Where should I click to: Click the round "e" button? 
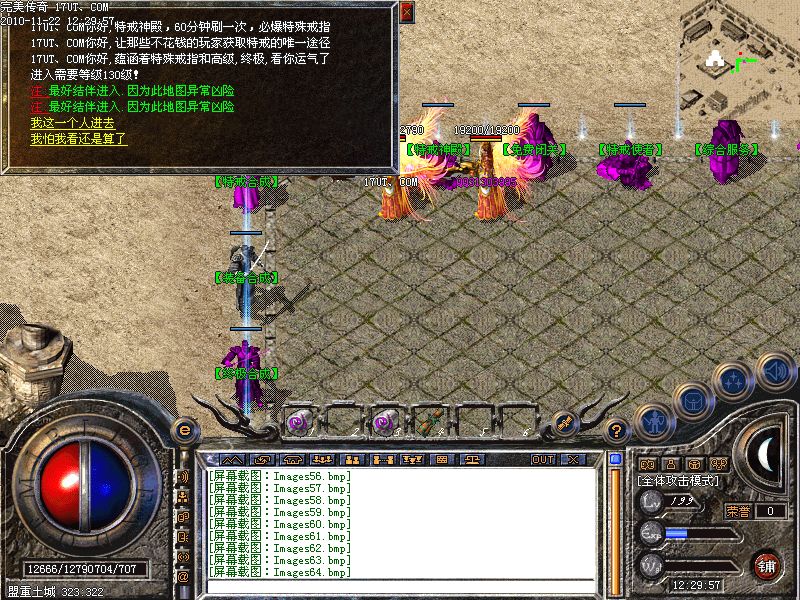183,429
